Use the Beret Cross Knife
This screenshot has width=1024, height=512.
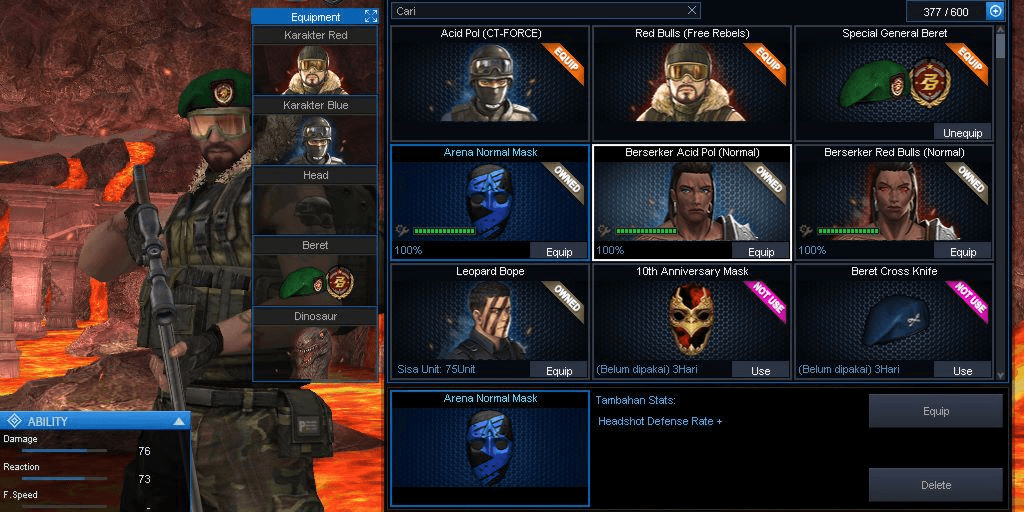(x=962, y=370)
